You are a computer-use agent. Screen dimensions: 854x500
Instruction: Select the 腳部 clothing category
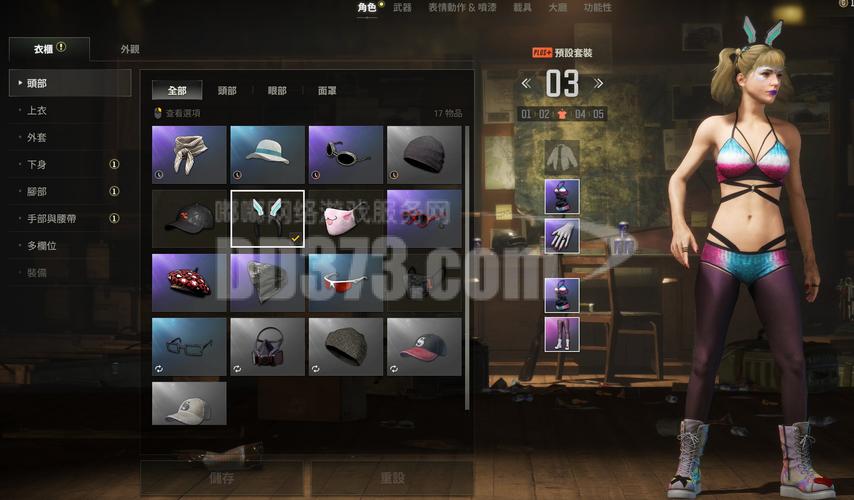coord(37,191)
